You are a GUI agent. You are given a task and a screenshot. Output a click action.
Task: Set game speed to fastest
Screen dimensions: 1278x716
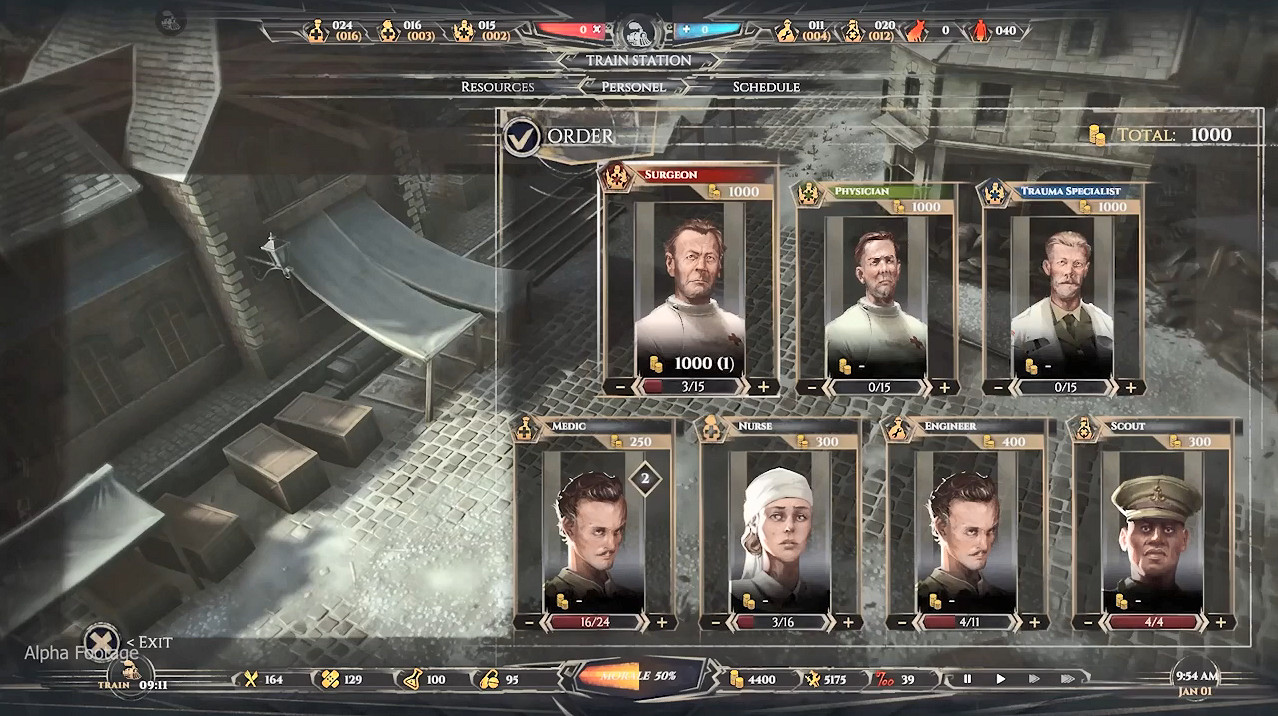pos(1068,679)
